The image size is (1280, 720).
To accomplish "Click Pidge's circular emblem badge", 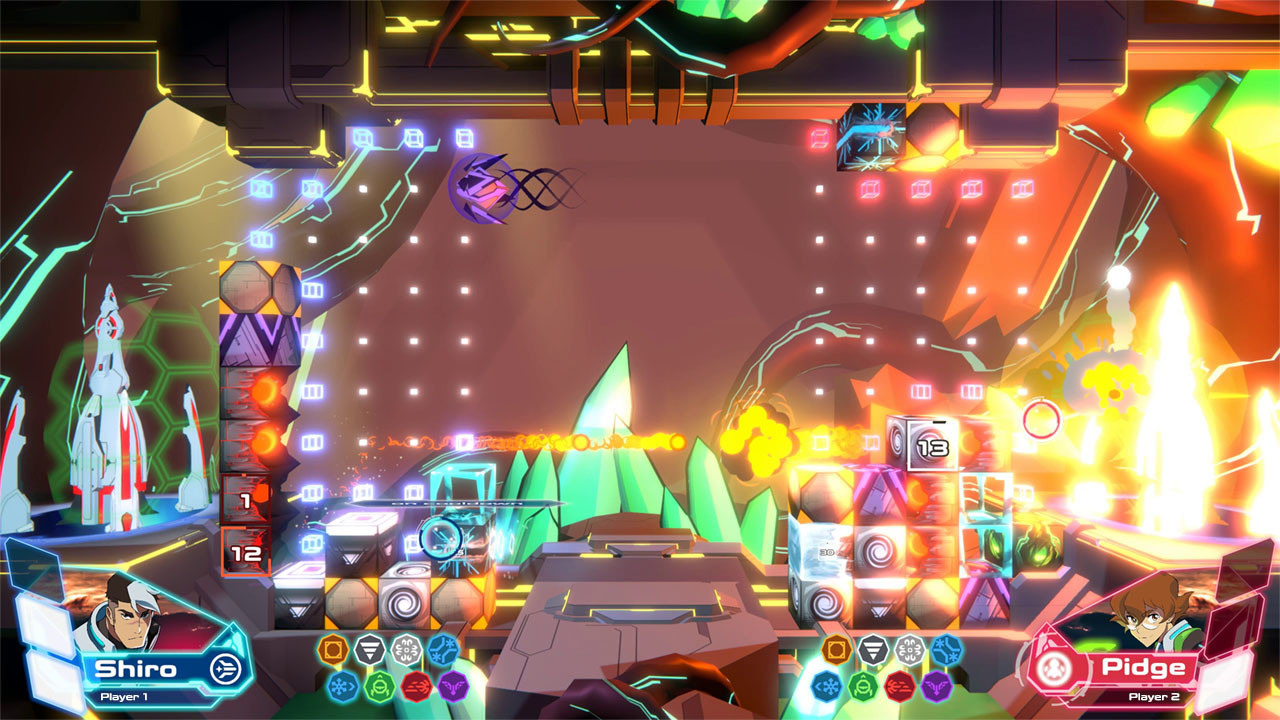I will coord(1056,670).
